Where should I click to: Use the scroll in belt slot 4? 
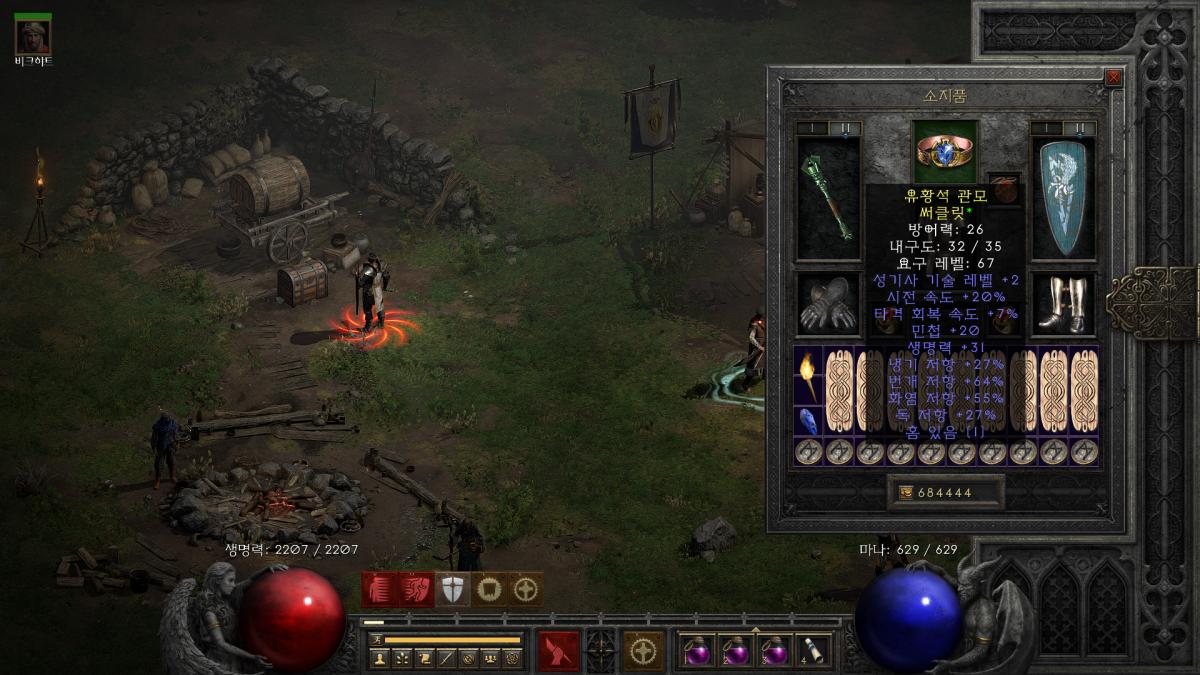pyautogui.click(x=814, y=651)
